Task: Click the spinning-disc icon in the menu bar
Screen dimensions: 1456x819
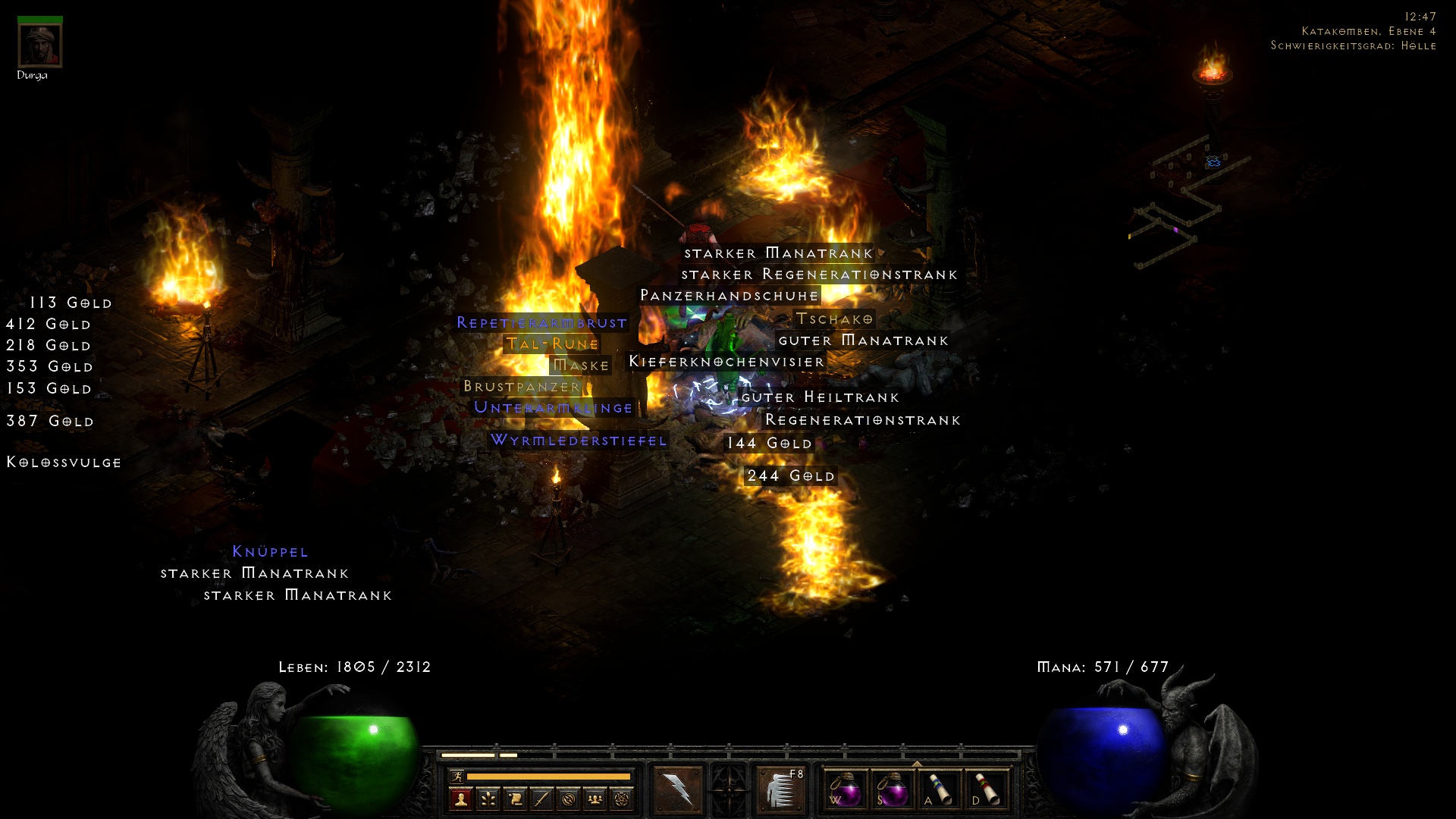Action: (x=567, y=800)
